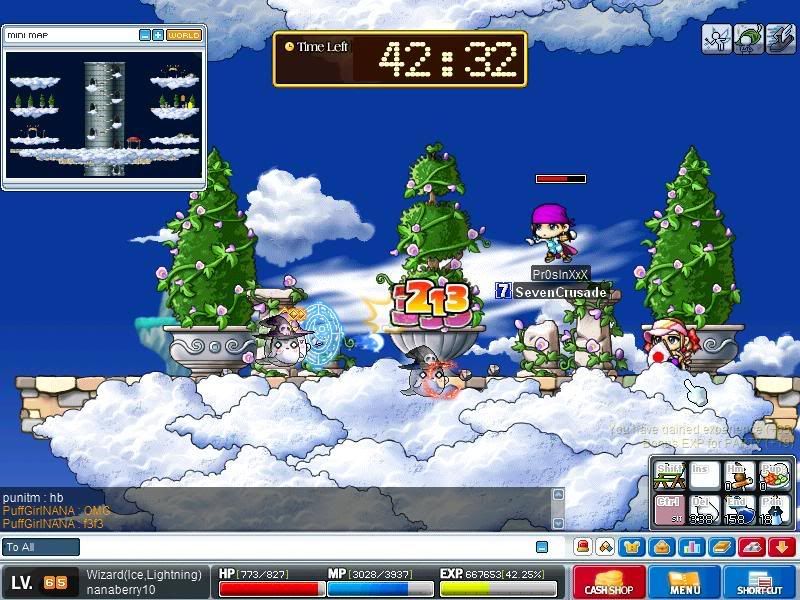Minimize the mini map with minus button
This screenshot has height=600, width=800.
click(145, 35)
